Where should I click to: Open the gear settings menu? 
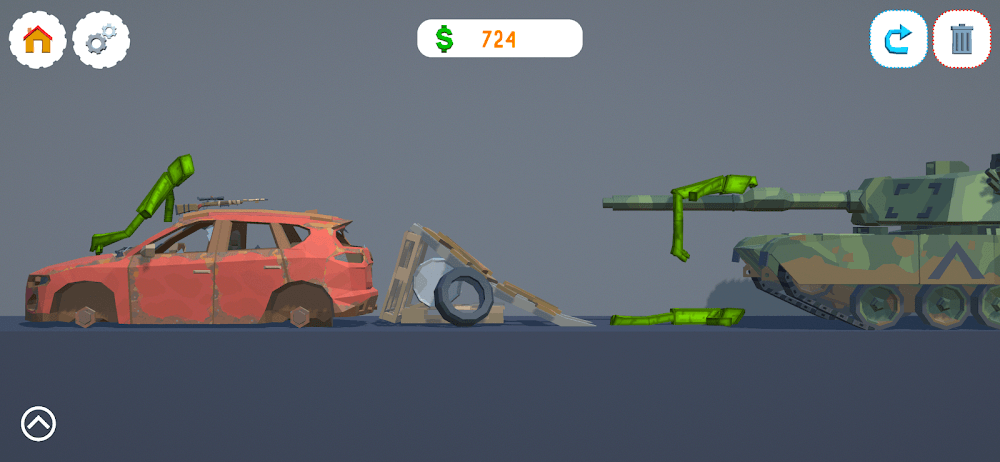tap(101, 40)
